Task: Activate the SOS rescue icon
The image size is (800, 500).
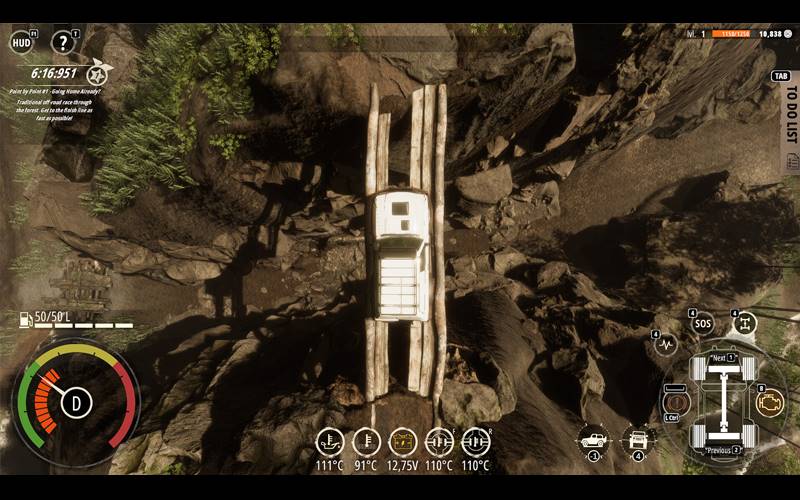Action: (x=703, y=325)
